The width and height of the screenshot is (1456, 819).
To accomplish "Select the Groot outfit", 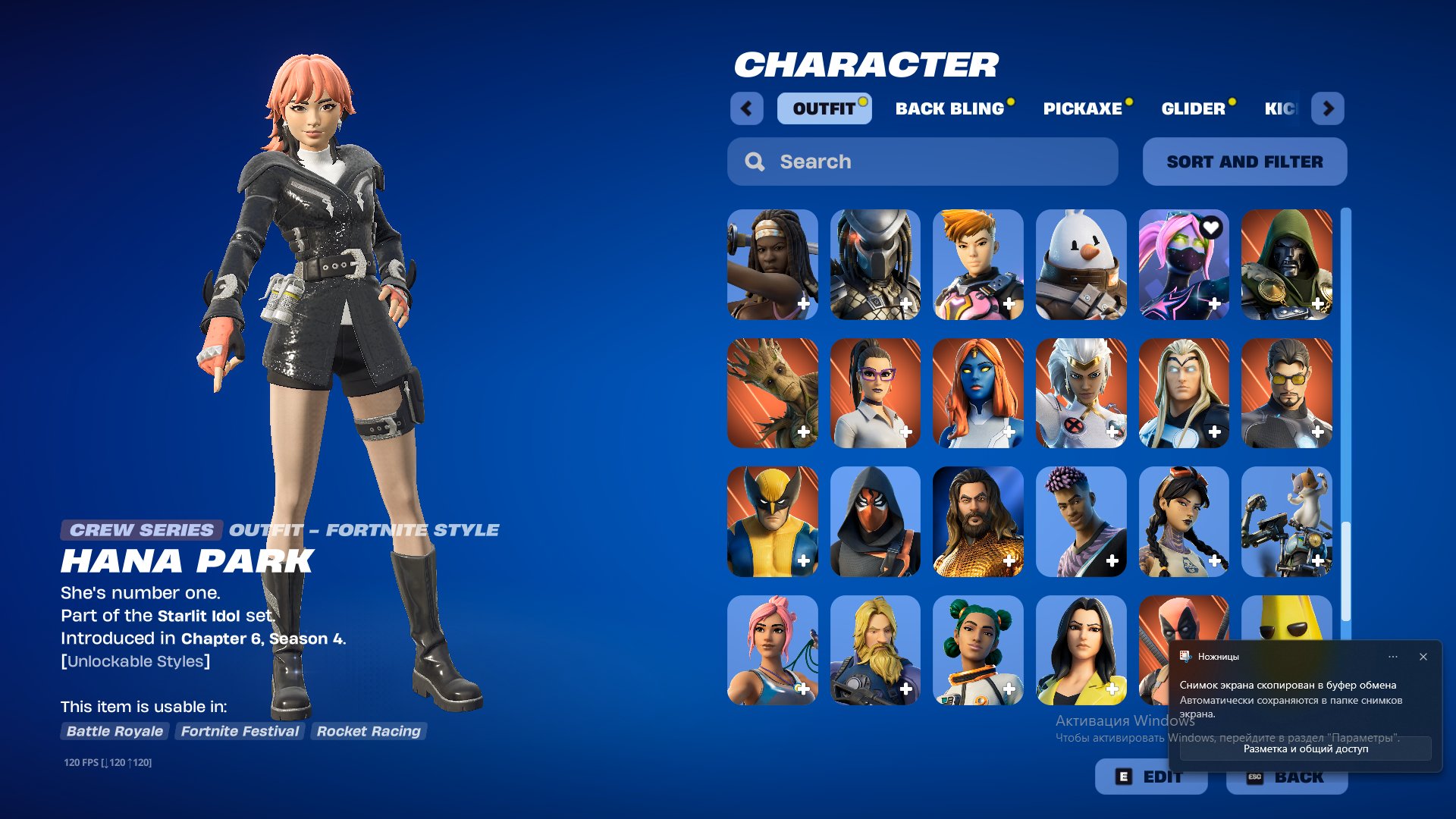I will [x=771, y=394].
